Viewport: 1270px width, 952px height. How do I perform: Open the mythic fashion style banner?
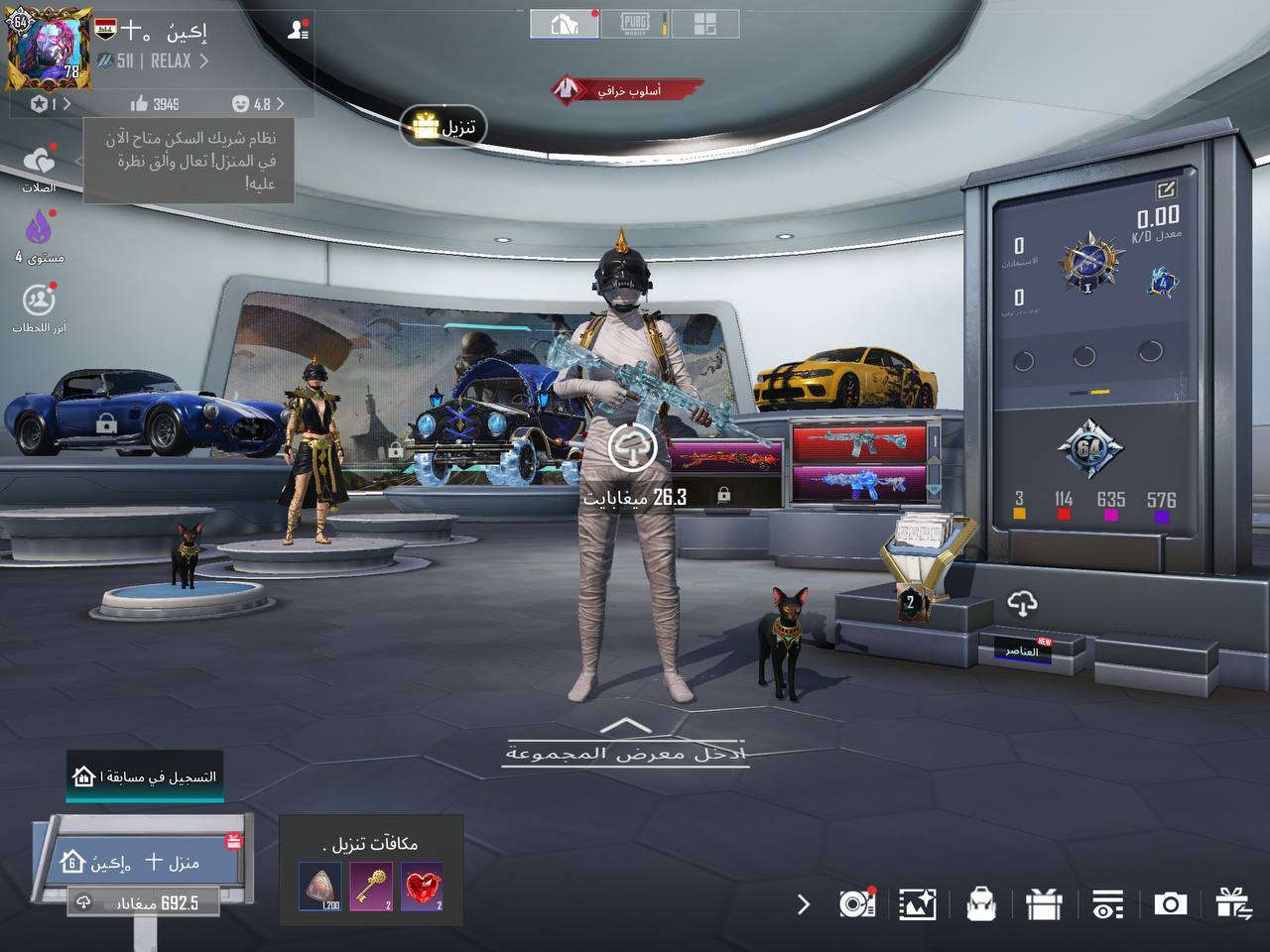pos(629,90)
